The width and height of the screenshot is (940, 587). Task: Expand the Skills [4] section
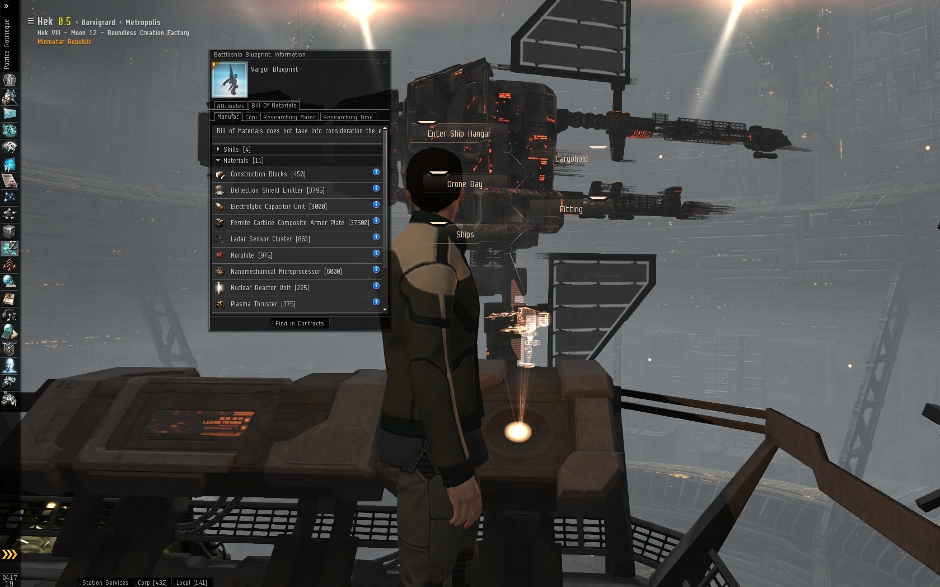[219, 149]
